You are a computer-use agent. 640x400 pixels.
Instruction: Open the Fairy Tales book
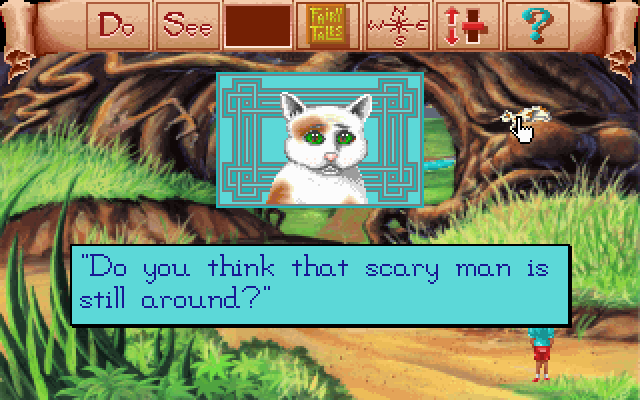pyautogui.click(x=324, y=26)
